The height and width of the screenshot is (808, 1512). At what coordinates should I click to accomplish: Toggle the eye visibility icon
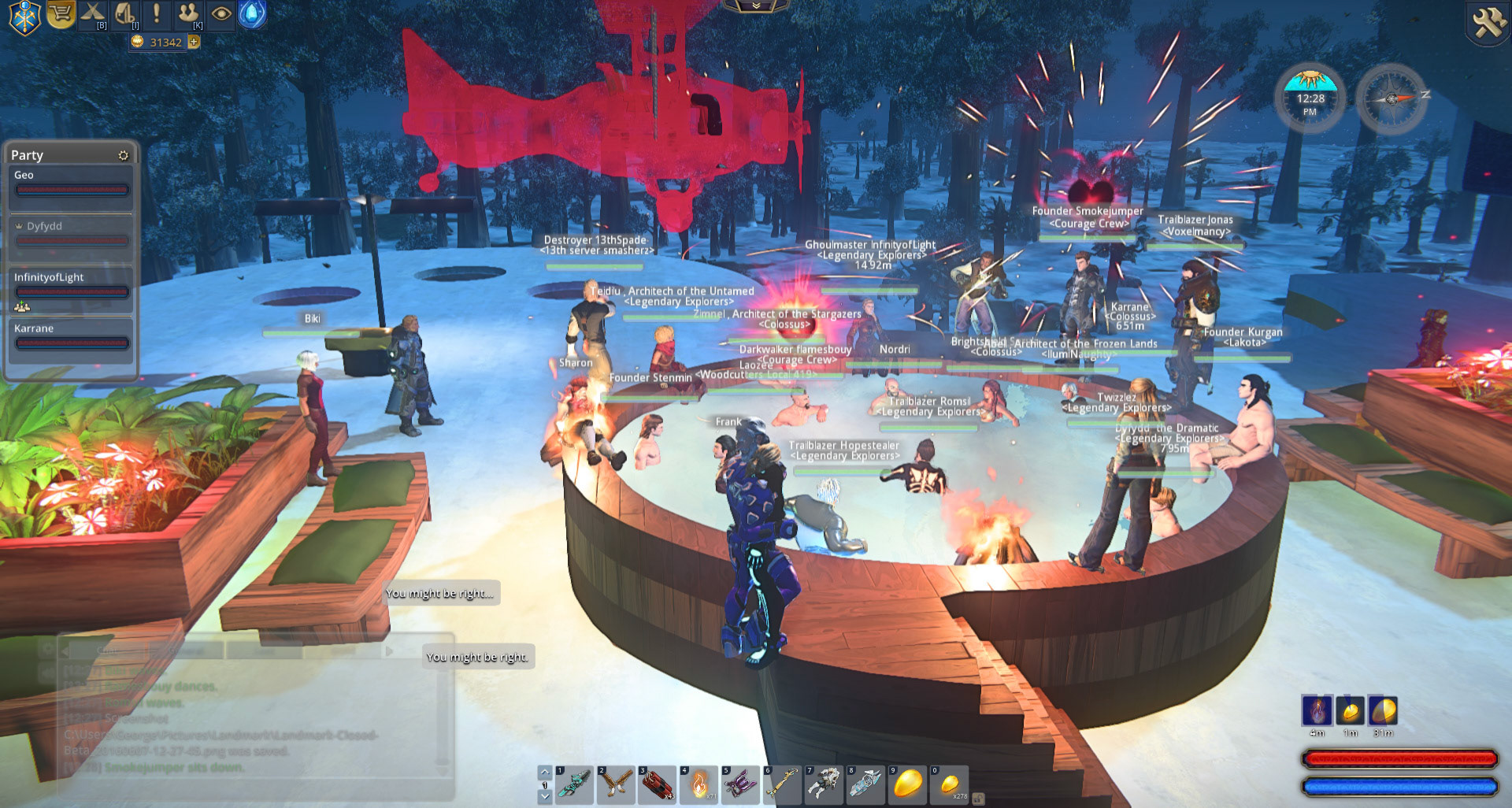click(221, 14)
